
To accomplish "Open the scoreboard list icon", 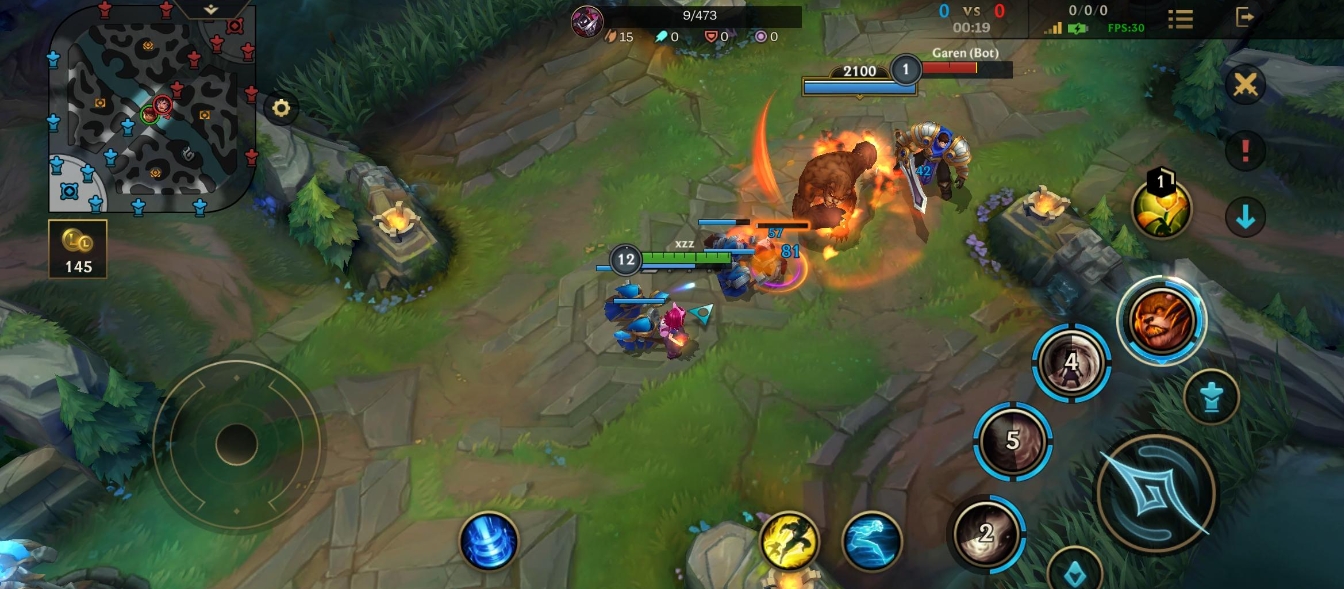I will tap(1181, 19).
